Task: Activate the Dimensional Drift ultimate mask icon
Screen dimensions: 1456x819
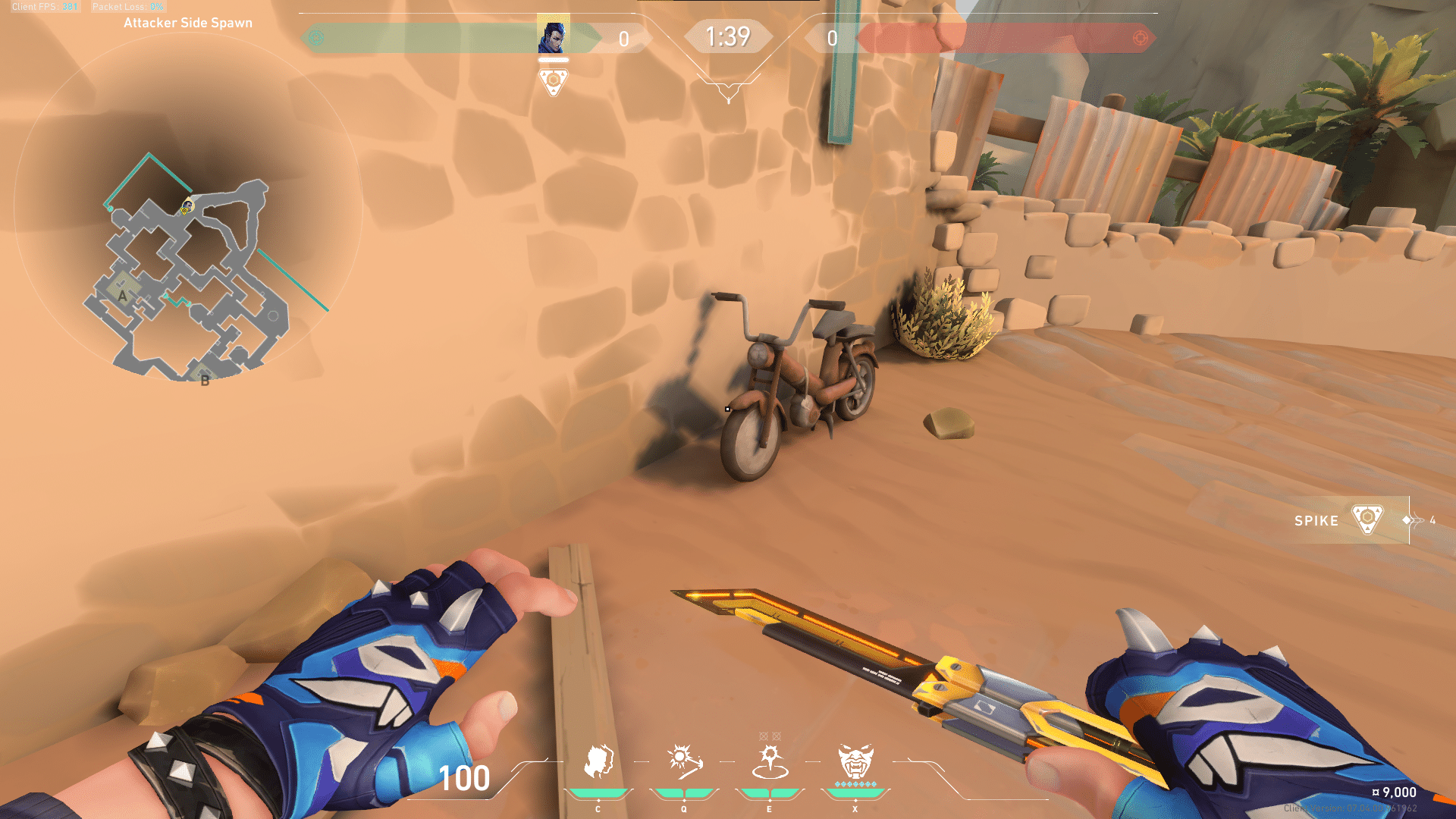Action: click(x=855, y=761)
